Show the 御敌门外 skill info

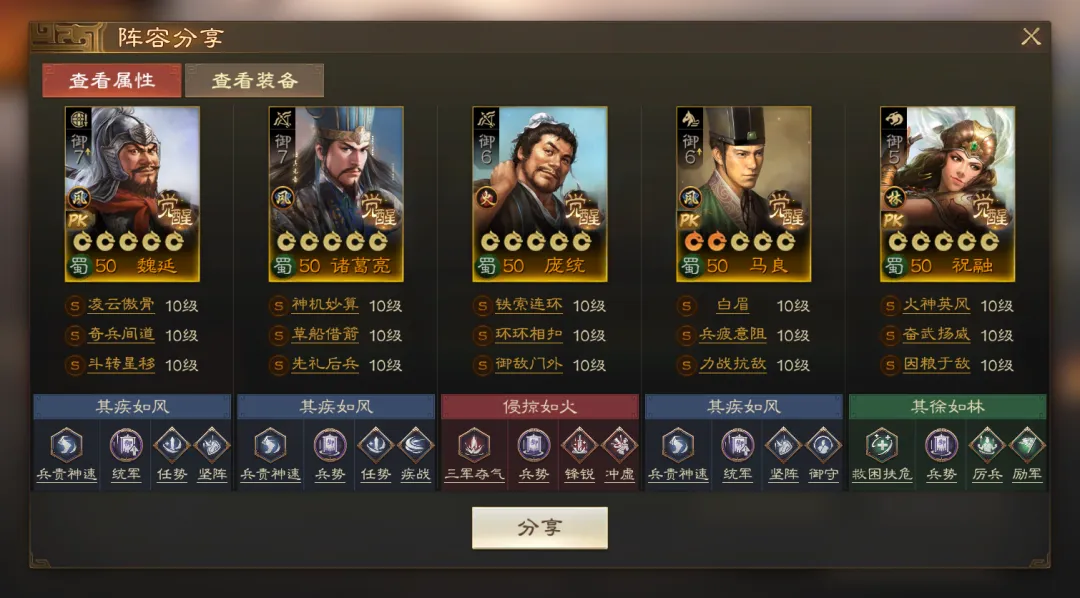tap(529, 364)
